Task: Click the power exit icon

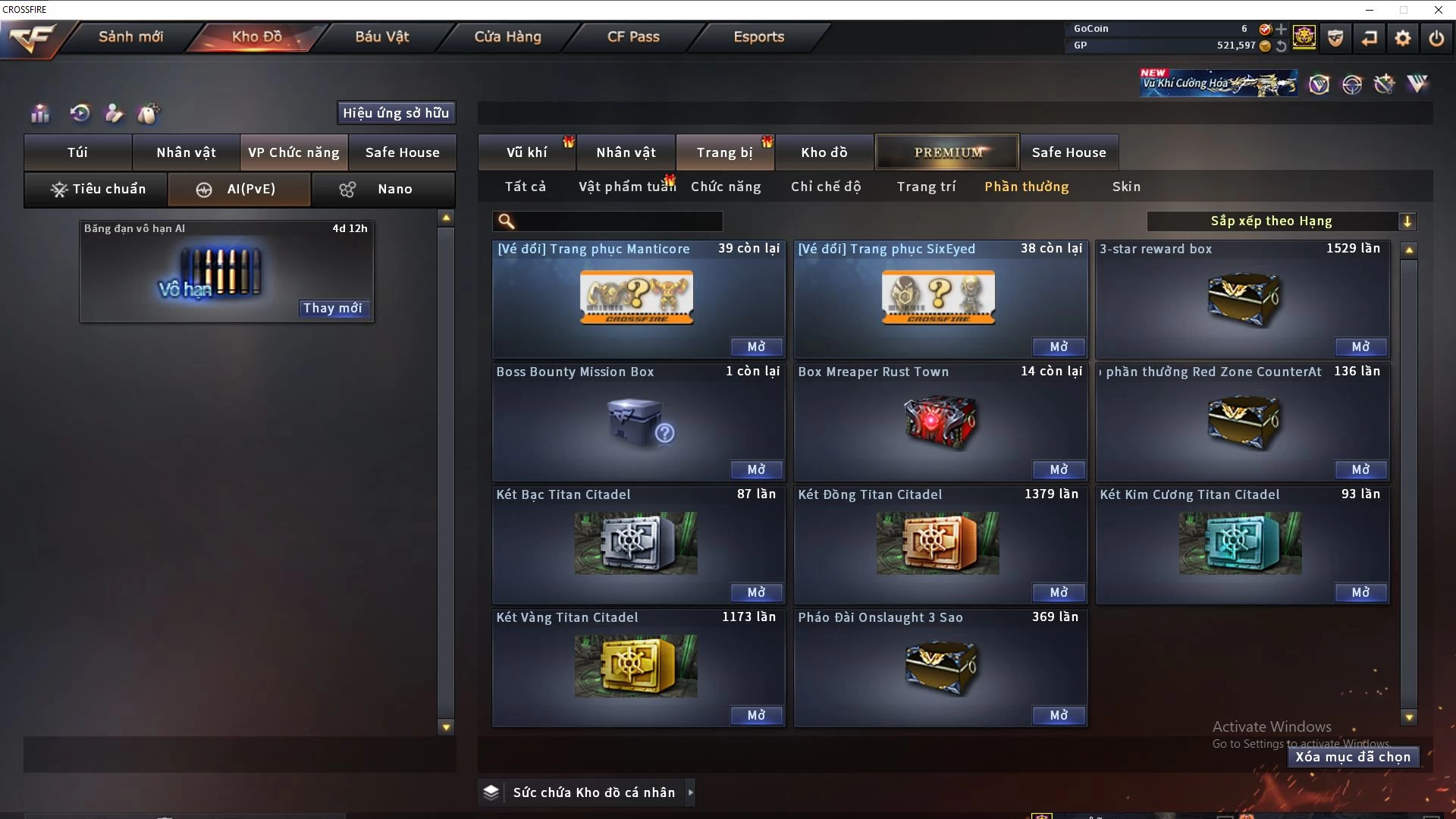Action: tap(1436, 38)
